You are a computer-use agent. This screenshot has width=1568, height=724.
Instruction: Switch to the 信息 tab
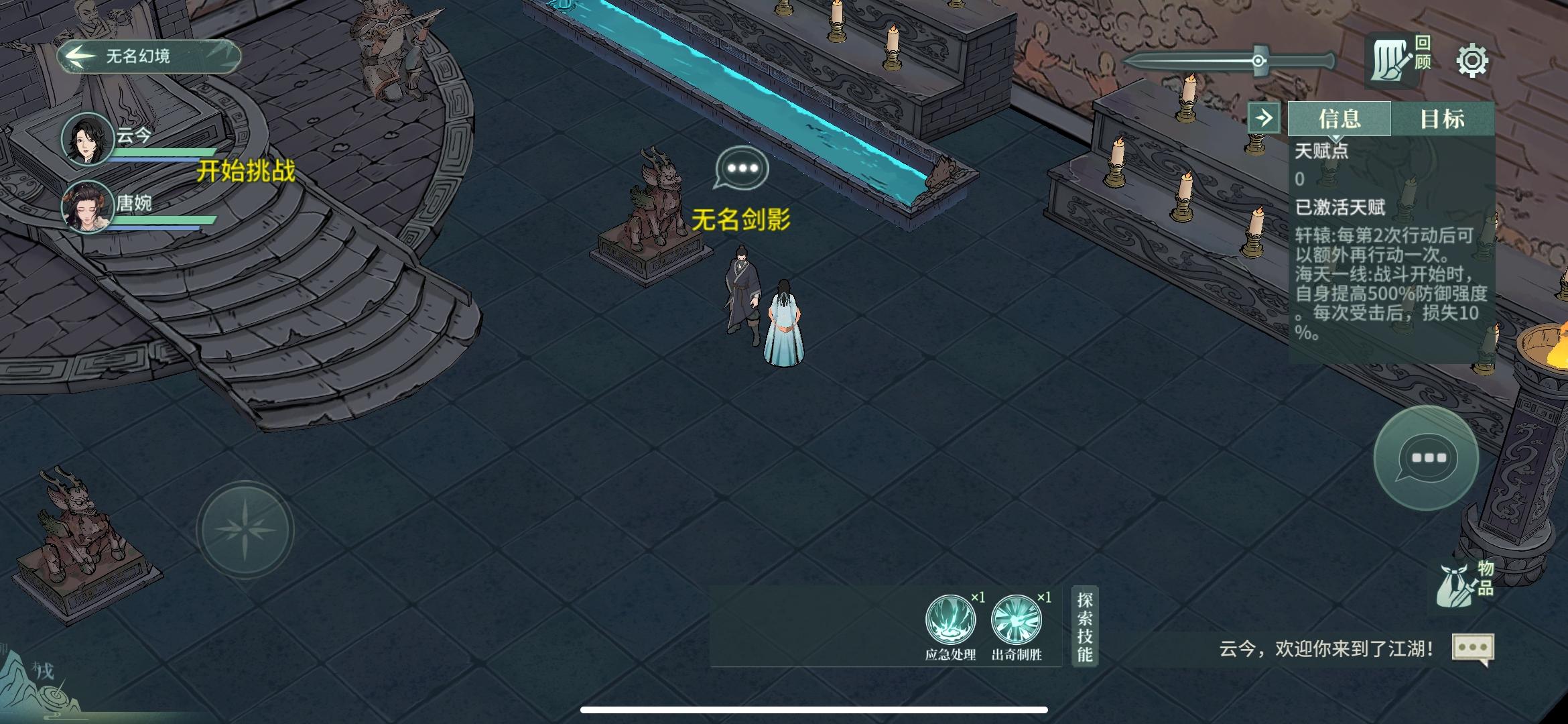(x=1340, y=119)
